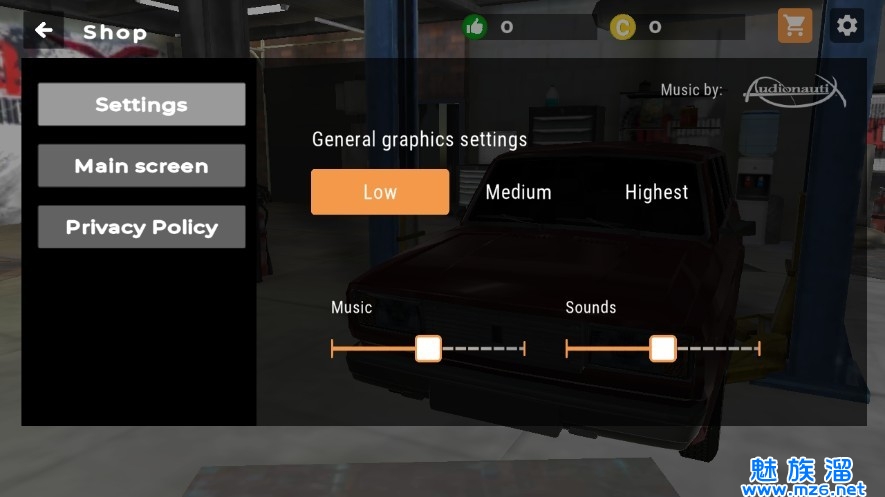
Task: Click the gear settings icon
Action: tap(847, 26)
